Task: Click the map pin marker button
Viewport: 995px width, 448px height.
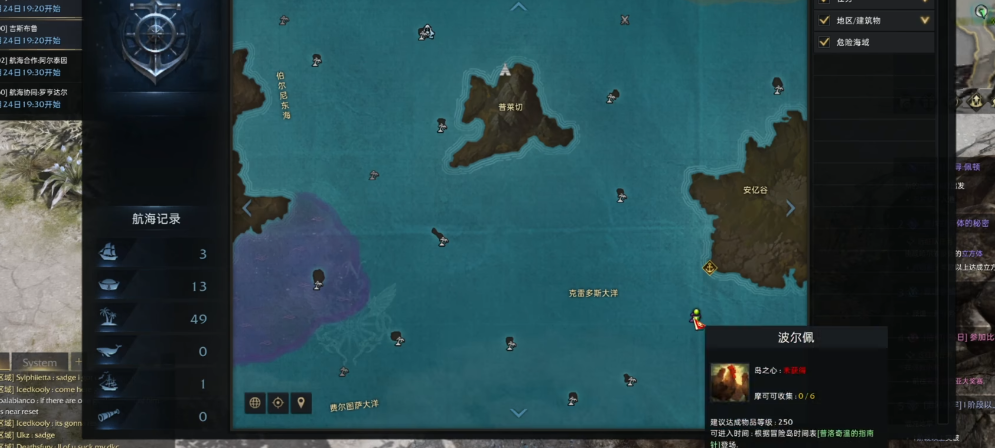Action: point(301,403)
